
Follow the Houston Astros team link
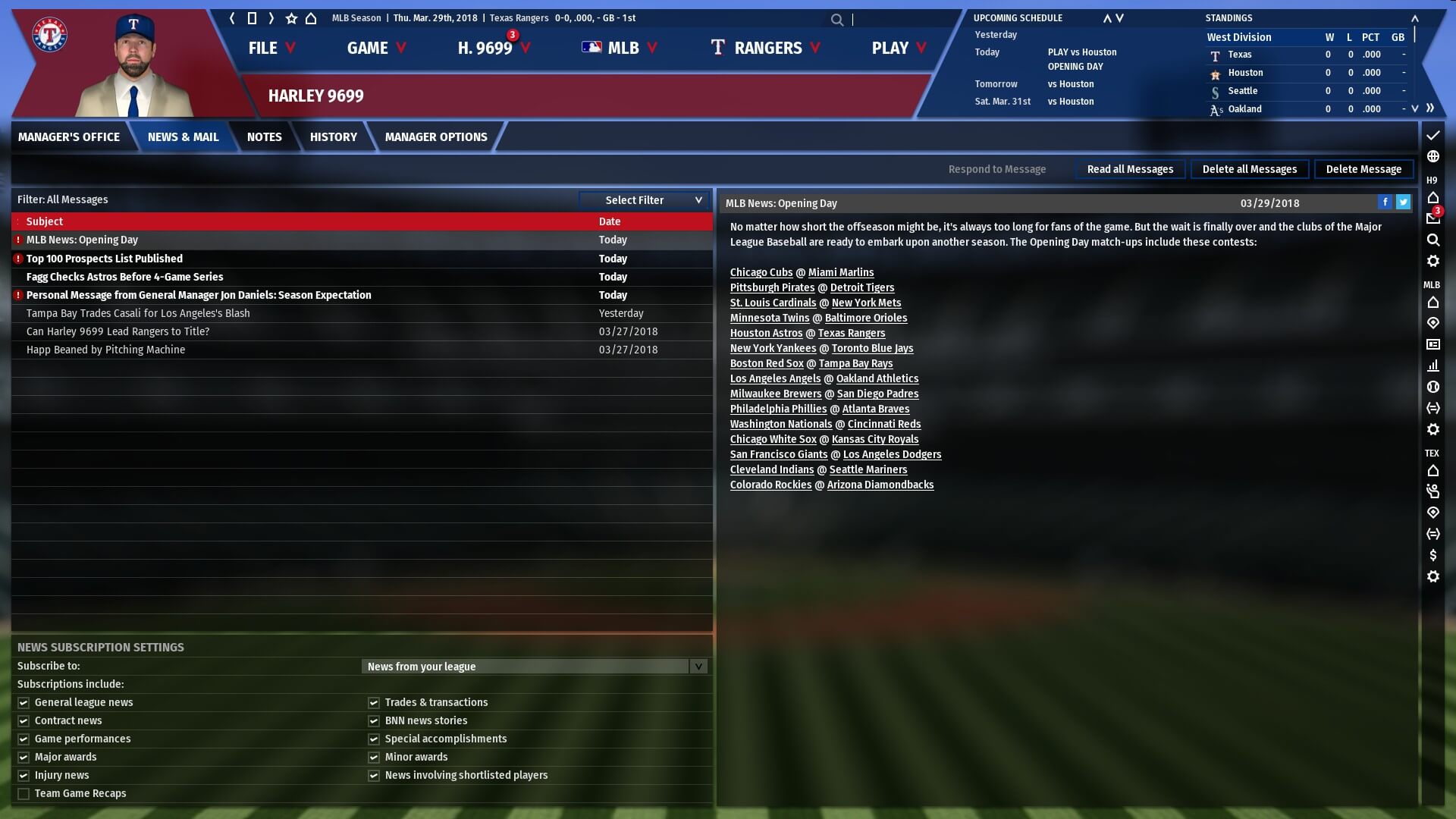766,333
